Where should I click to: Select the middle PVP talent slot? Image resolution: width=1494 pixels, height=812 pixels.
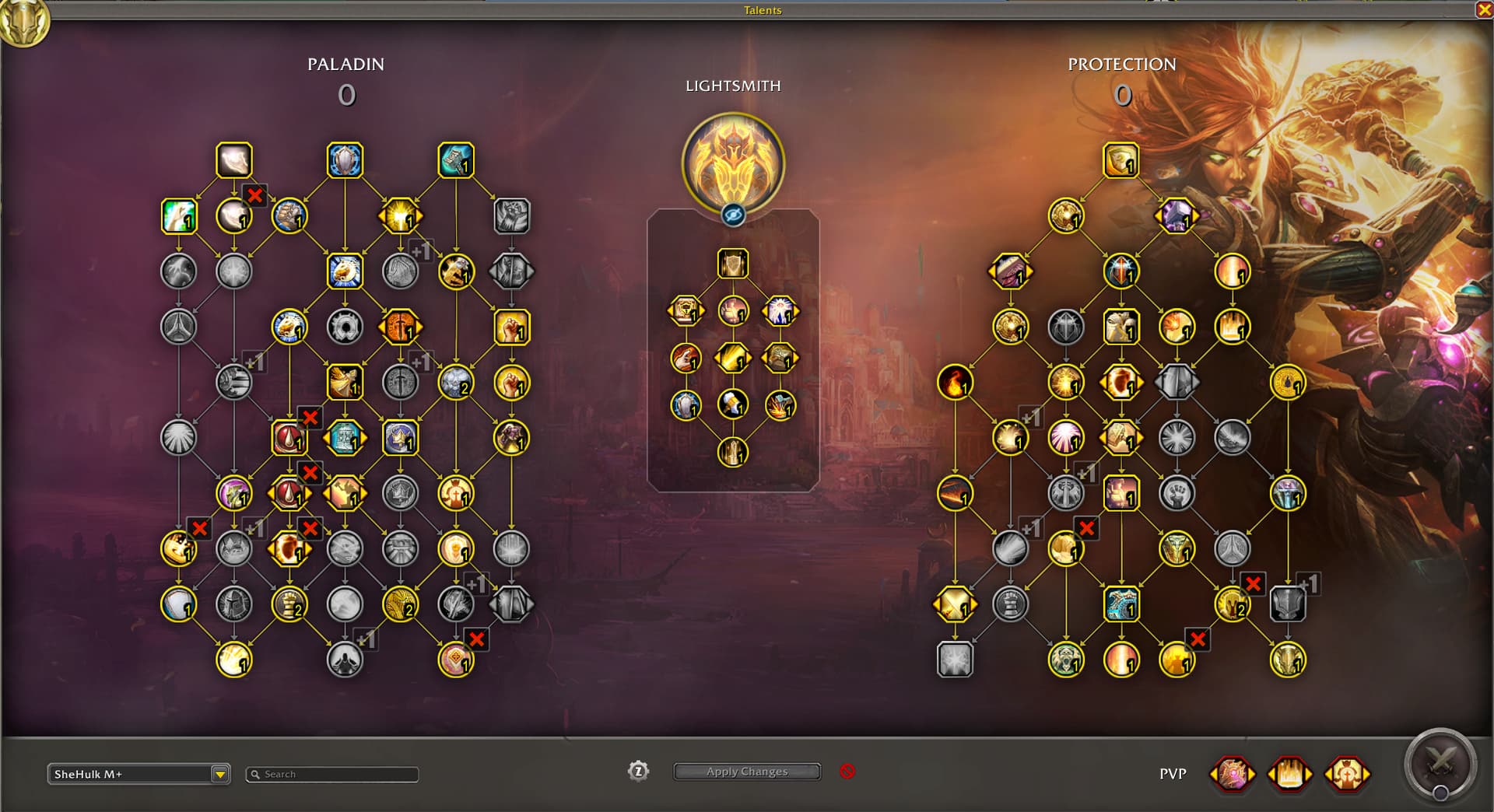1289,774
